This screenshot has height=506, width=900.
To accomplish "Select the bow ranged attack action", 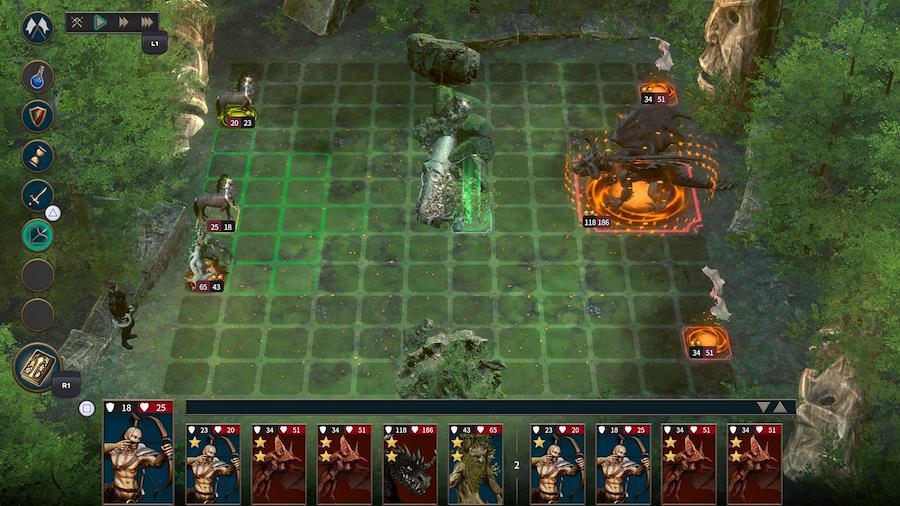I will (x=37, y=235).
